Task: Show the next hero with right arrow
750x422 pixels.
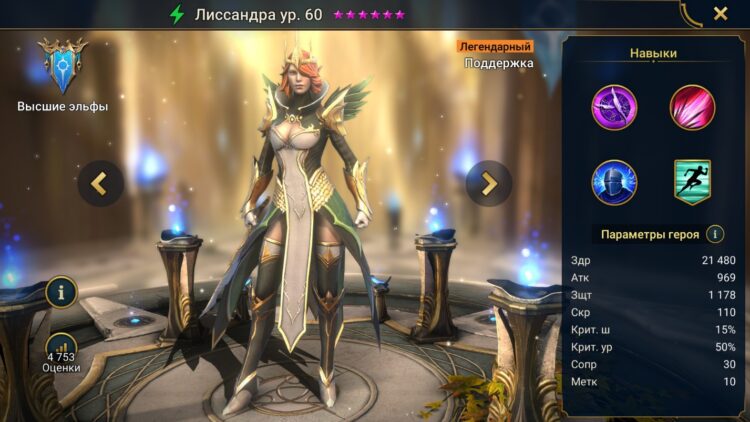Action: (488, 183)
